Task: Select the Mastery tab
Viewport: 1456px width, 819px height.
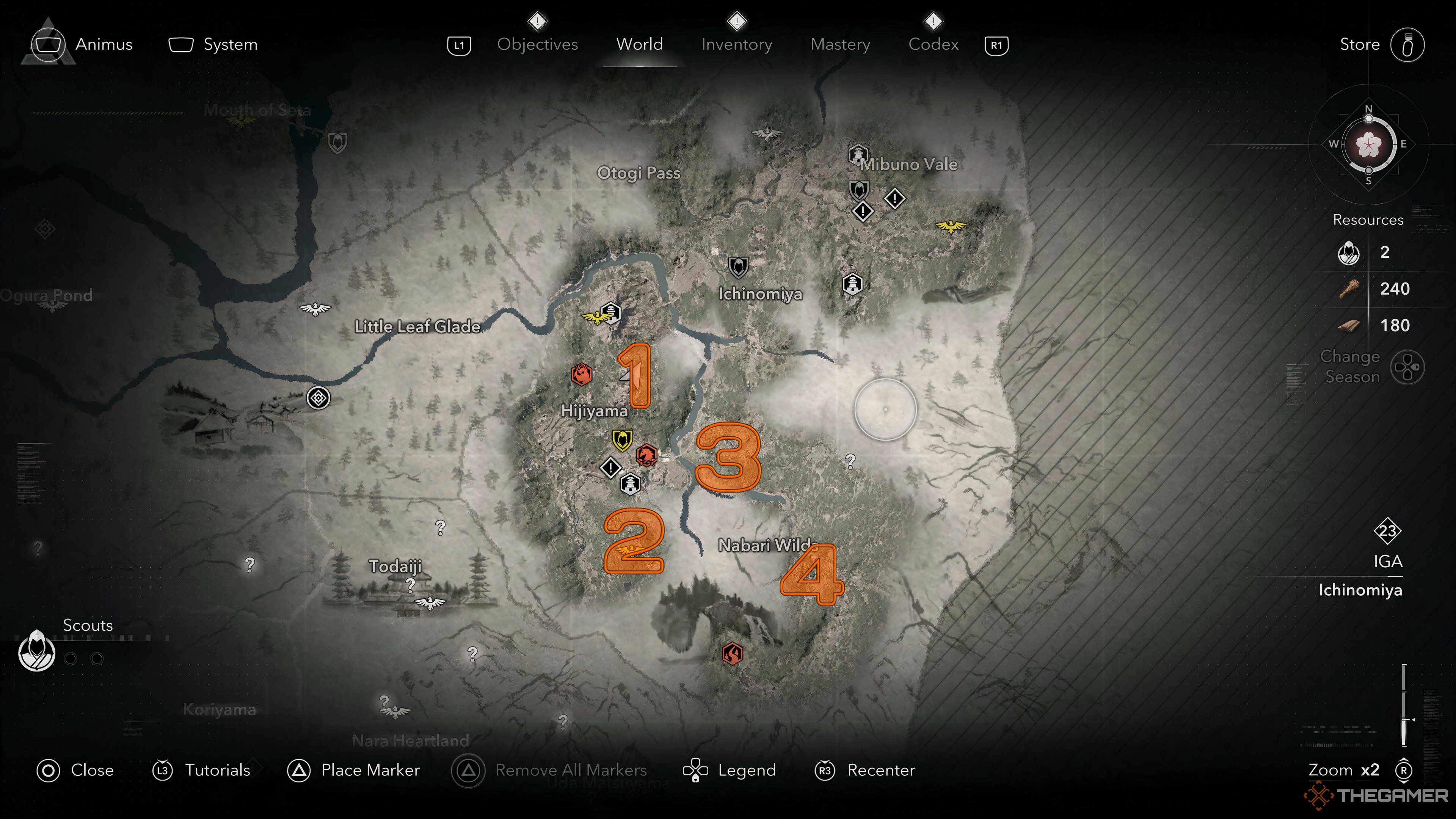Action: [840, 44]
